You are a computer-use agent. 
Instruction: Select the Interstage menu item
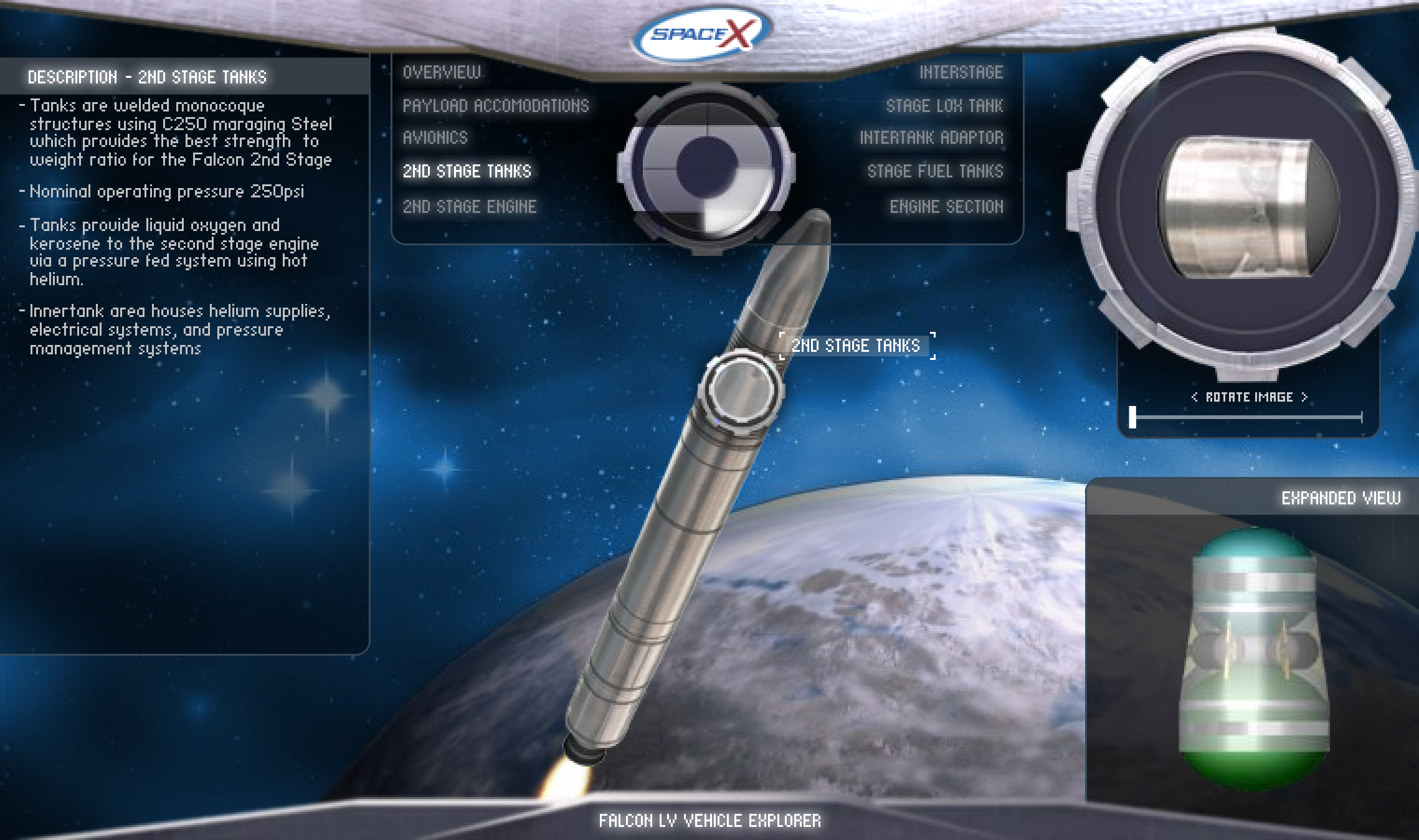pos(962,72)
